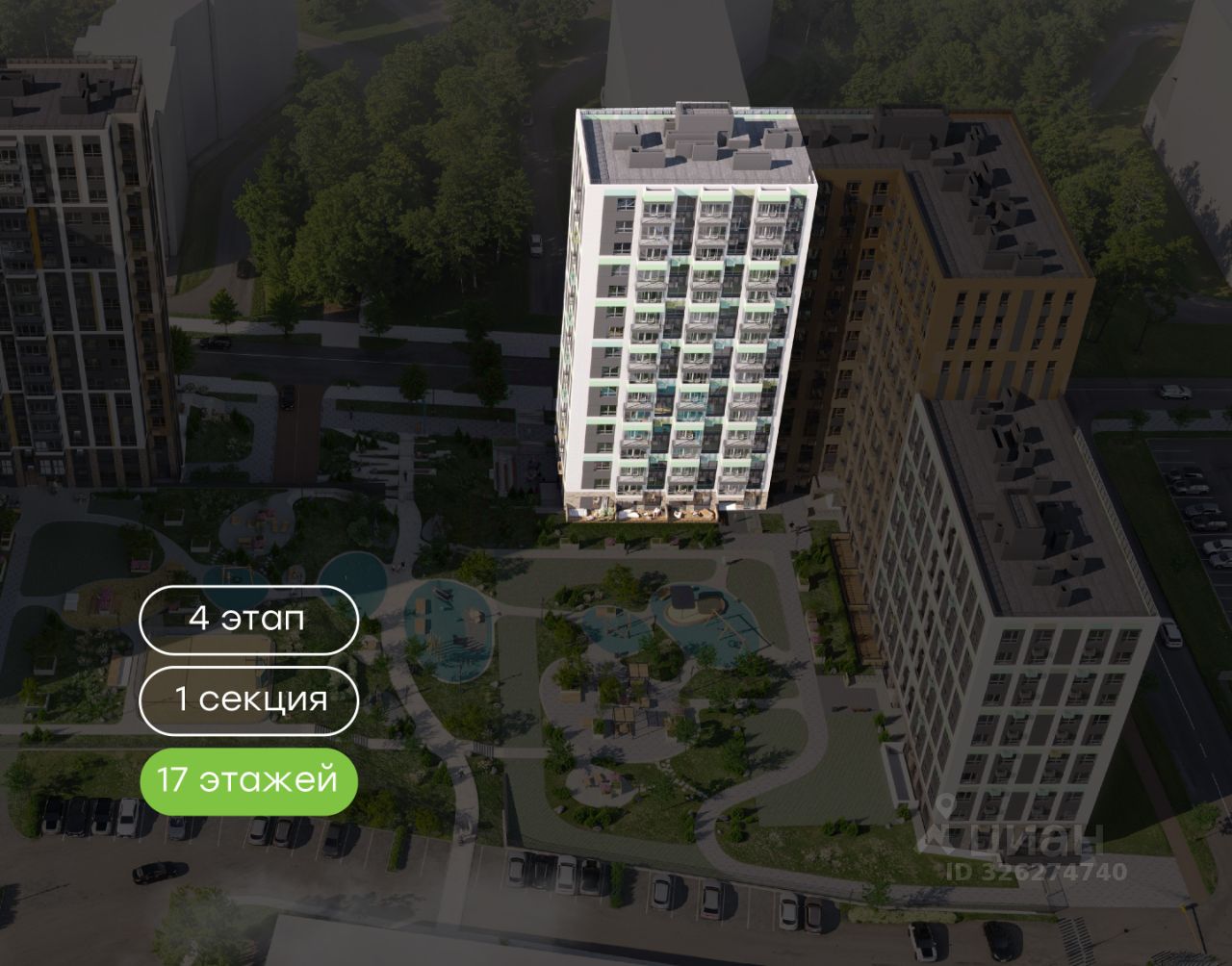Click the green "17 этажей" pill
The image size is (1232, 966).
click(249, 780)
